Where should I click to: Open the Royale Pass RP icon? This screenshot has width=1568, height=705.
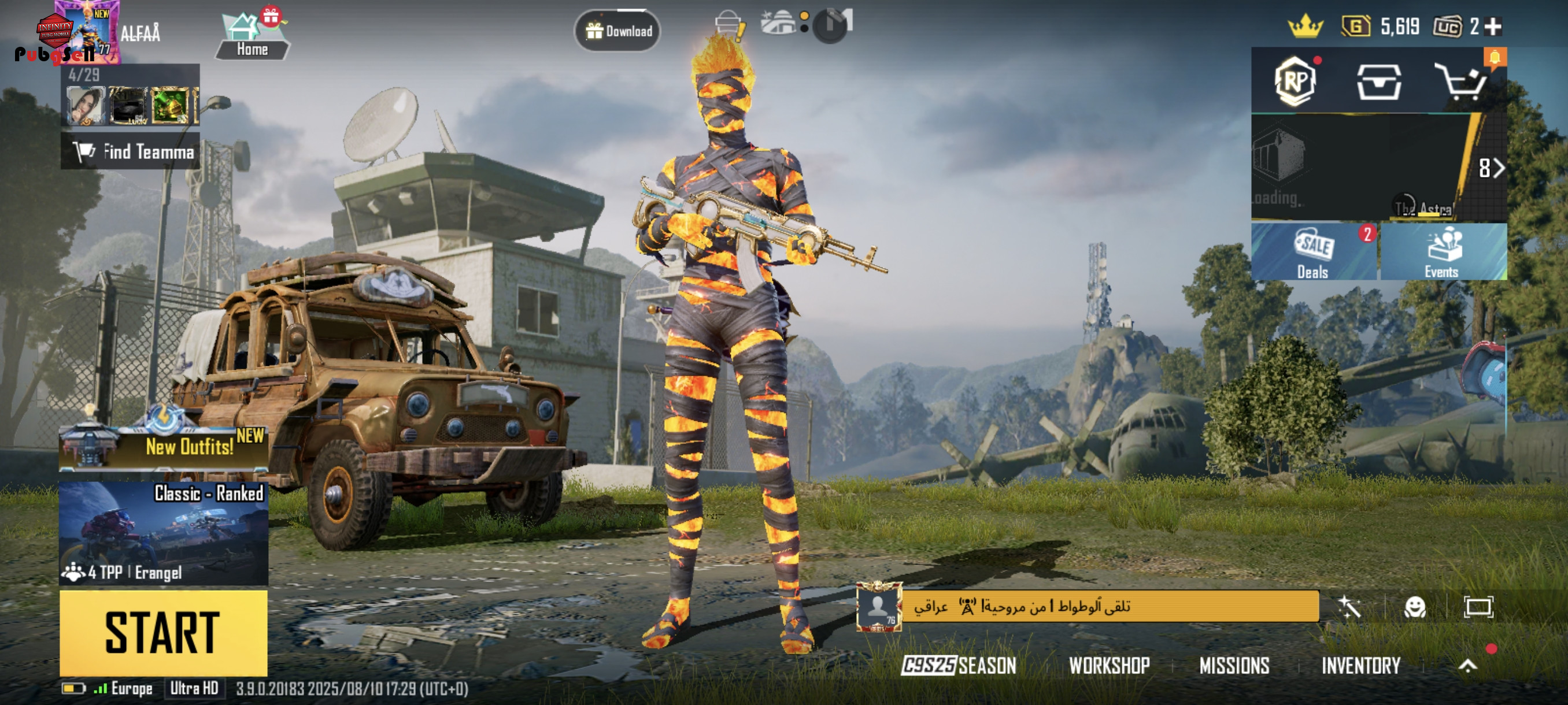(1295, 81)
